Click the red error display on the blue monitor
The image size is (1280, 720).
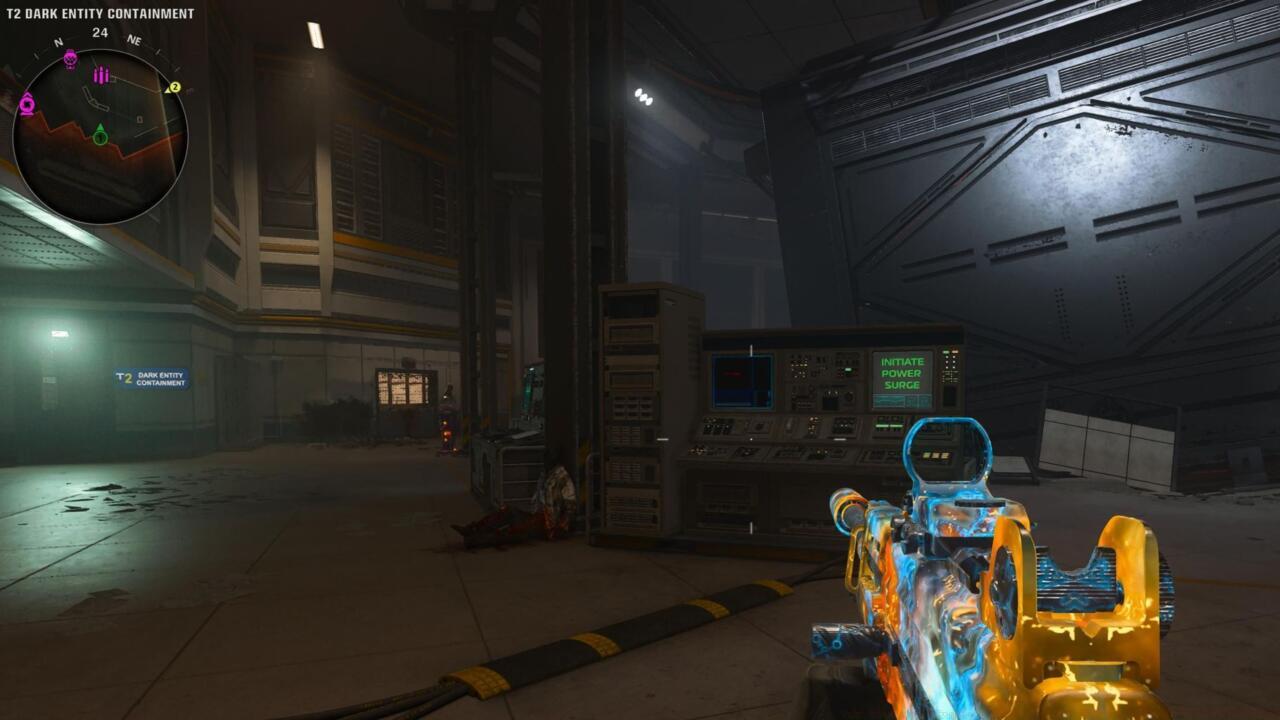click(x=732, y=374)
